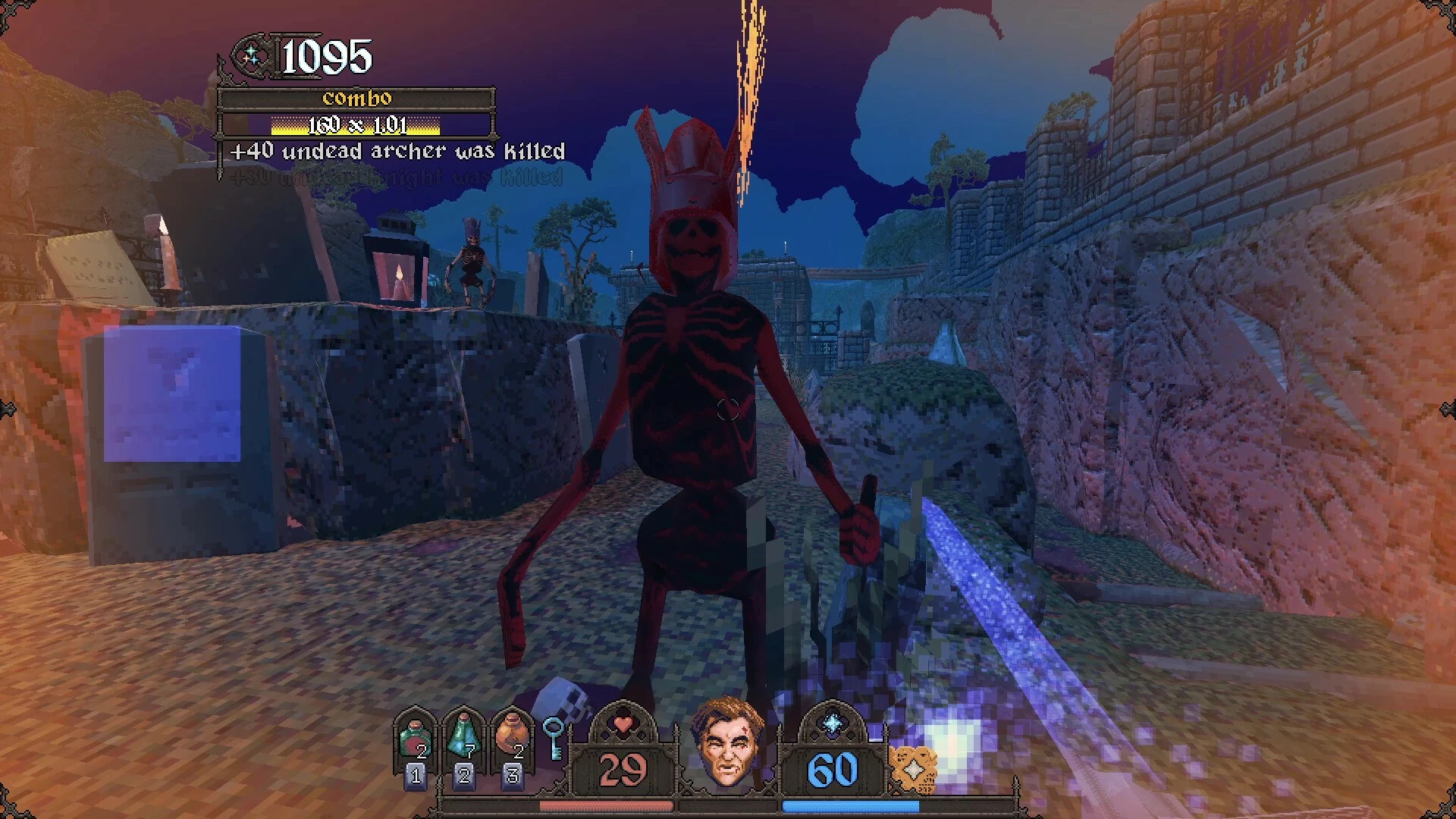The width and height of the screenshot is (1456, 819).
Task: Select the red potion in the green flask
Action: coord(415,739)
